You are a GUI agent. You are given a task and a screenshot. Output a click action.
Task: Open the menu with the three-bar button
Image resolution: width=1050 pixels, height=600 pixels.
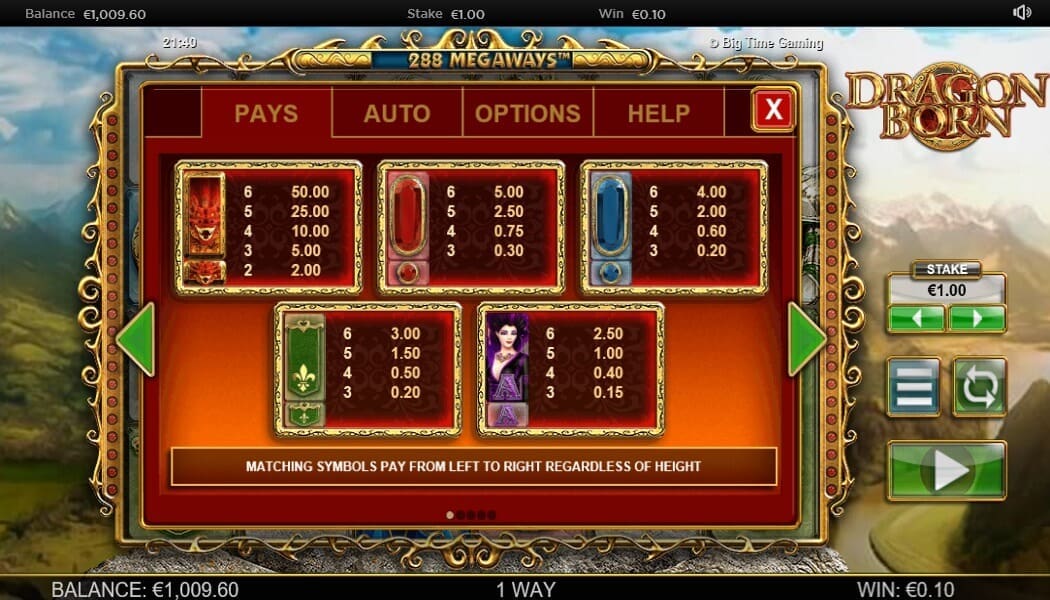point(913,387)
